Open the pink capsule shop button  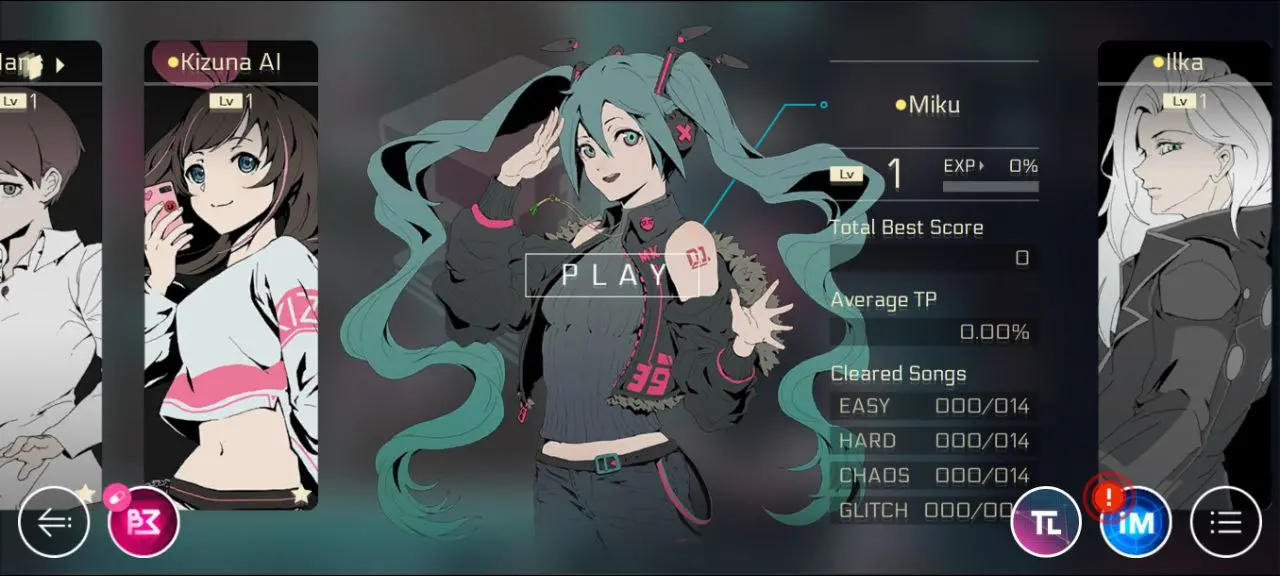[143, 521]
